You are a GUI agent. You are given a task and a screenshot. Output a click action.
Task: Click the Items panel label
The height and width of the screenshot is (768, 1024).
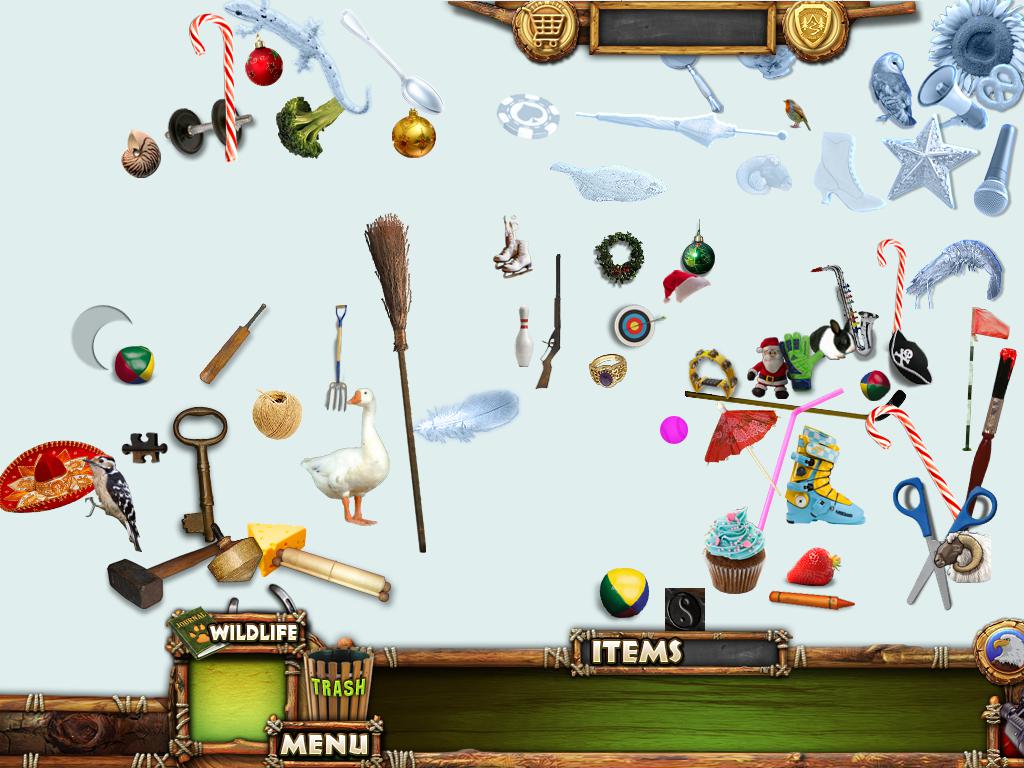[x=636, y=652]
